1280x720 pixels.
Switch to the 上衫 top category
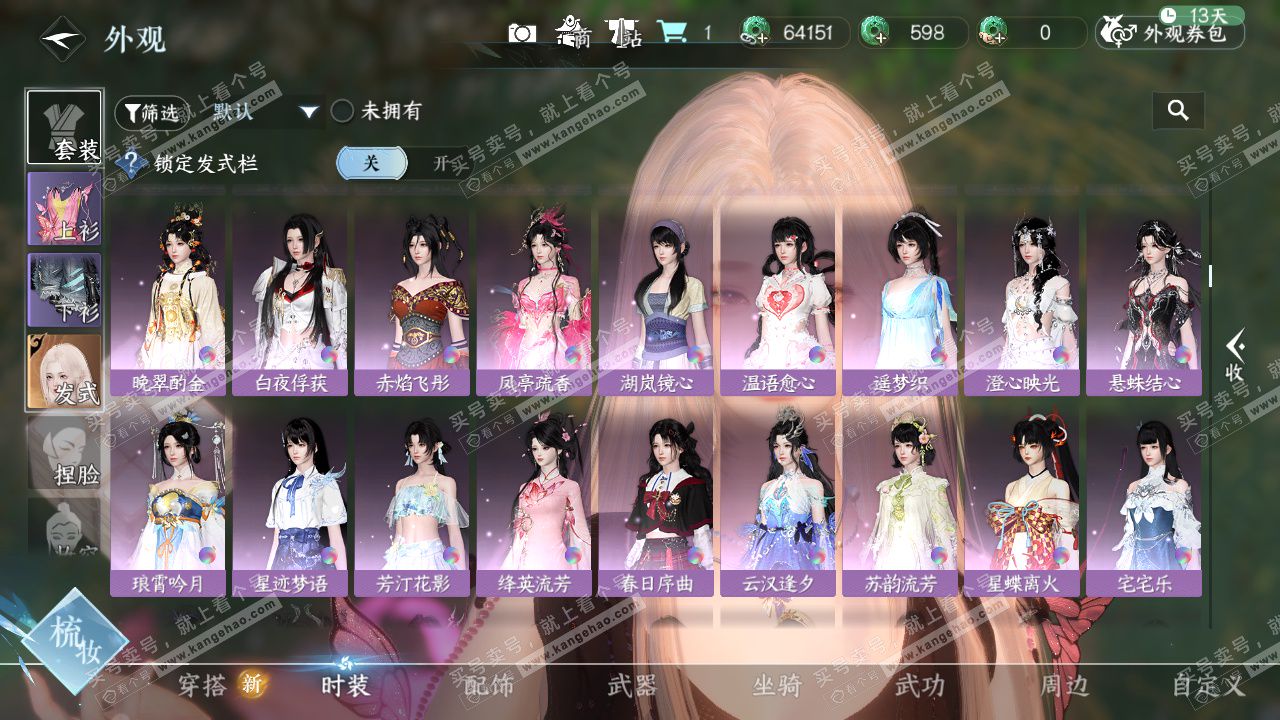point(64,209)
